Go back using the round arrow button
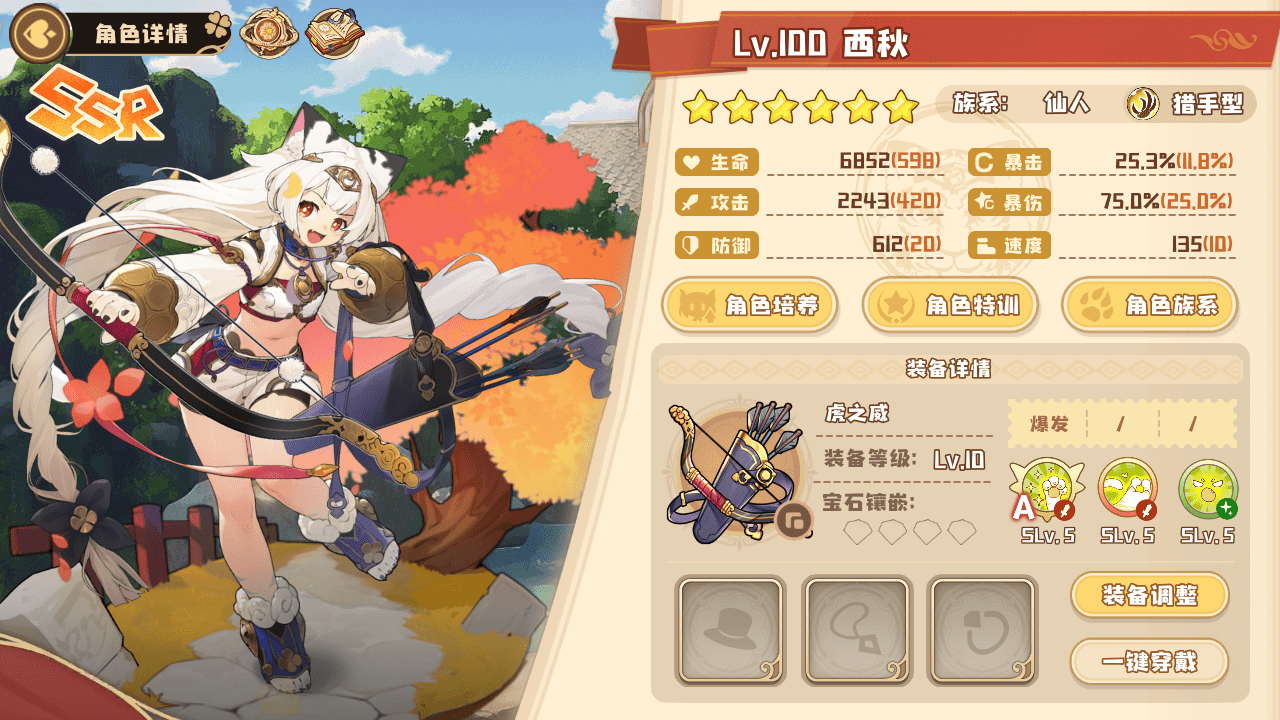 pos(38,33)
